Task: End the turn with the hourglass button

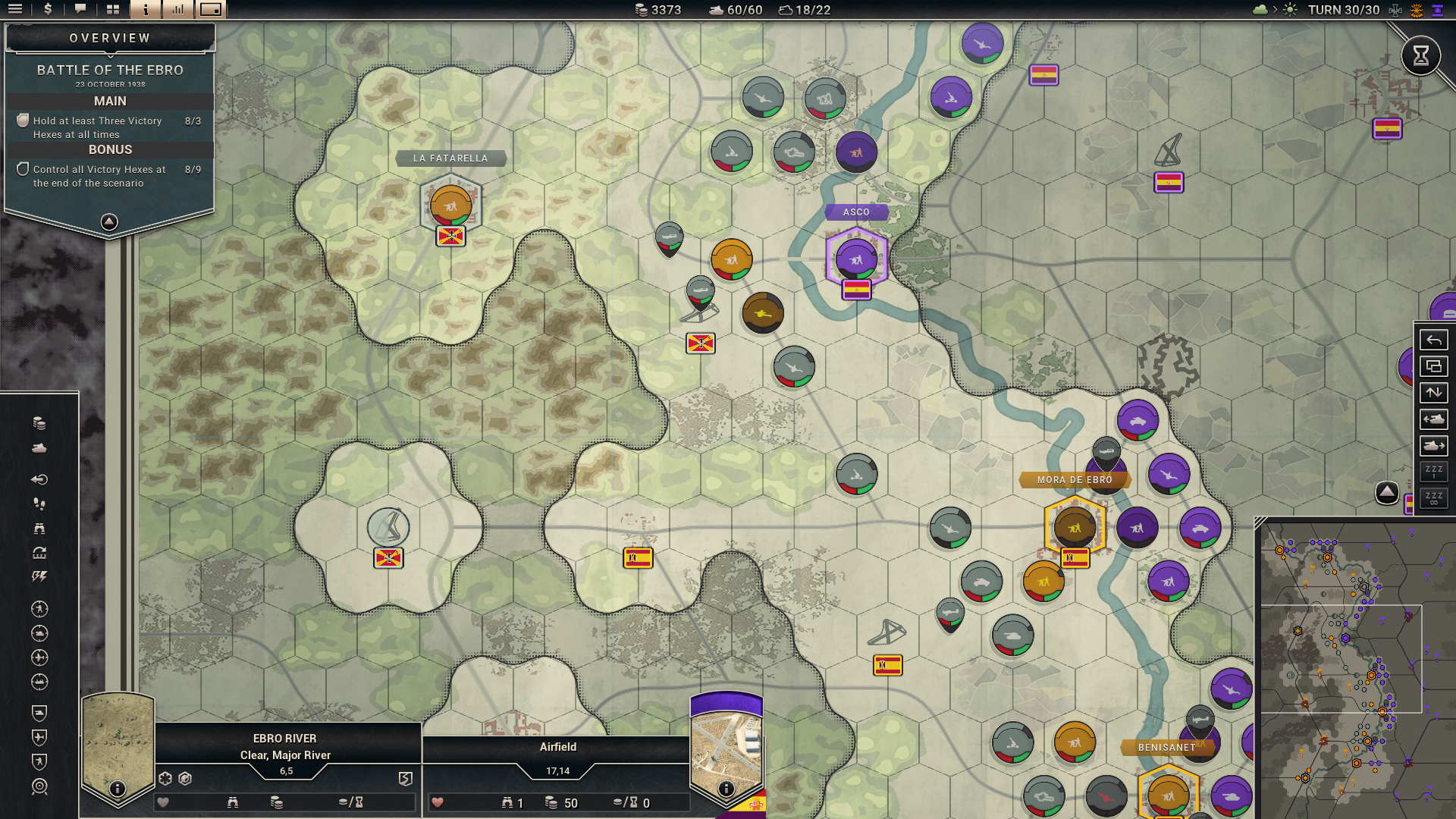Action: (1420, 55)
